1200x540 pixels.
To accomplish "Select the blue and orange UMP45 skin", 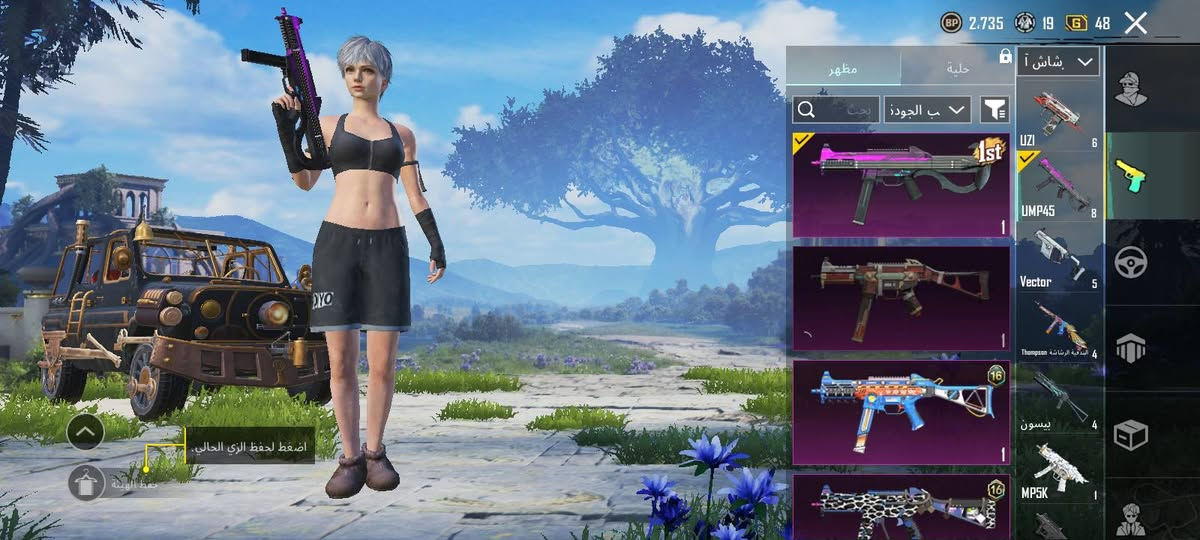I will coord(901,412).
